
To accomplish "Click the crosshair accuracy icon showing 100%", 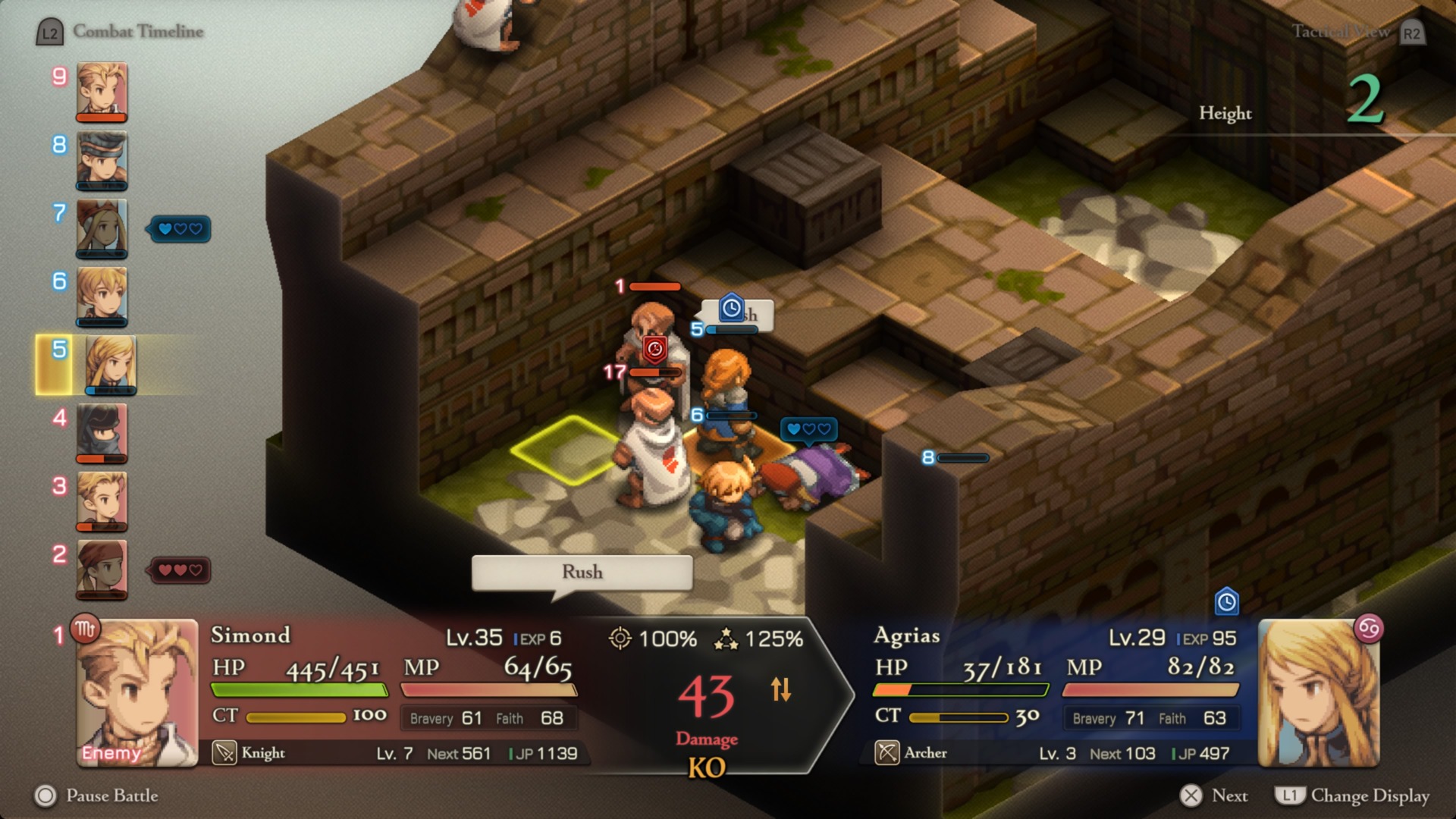I will tap(622, 639).
